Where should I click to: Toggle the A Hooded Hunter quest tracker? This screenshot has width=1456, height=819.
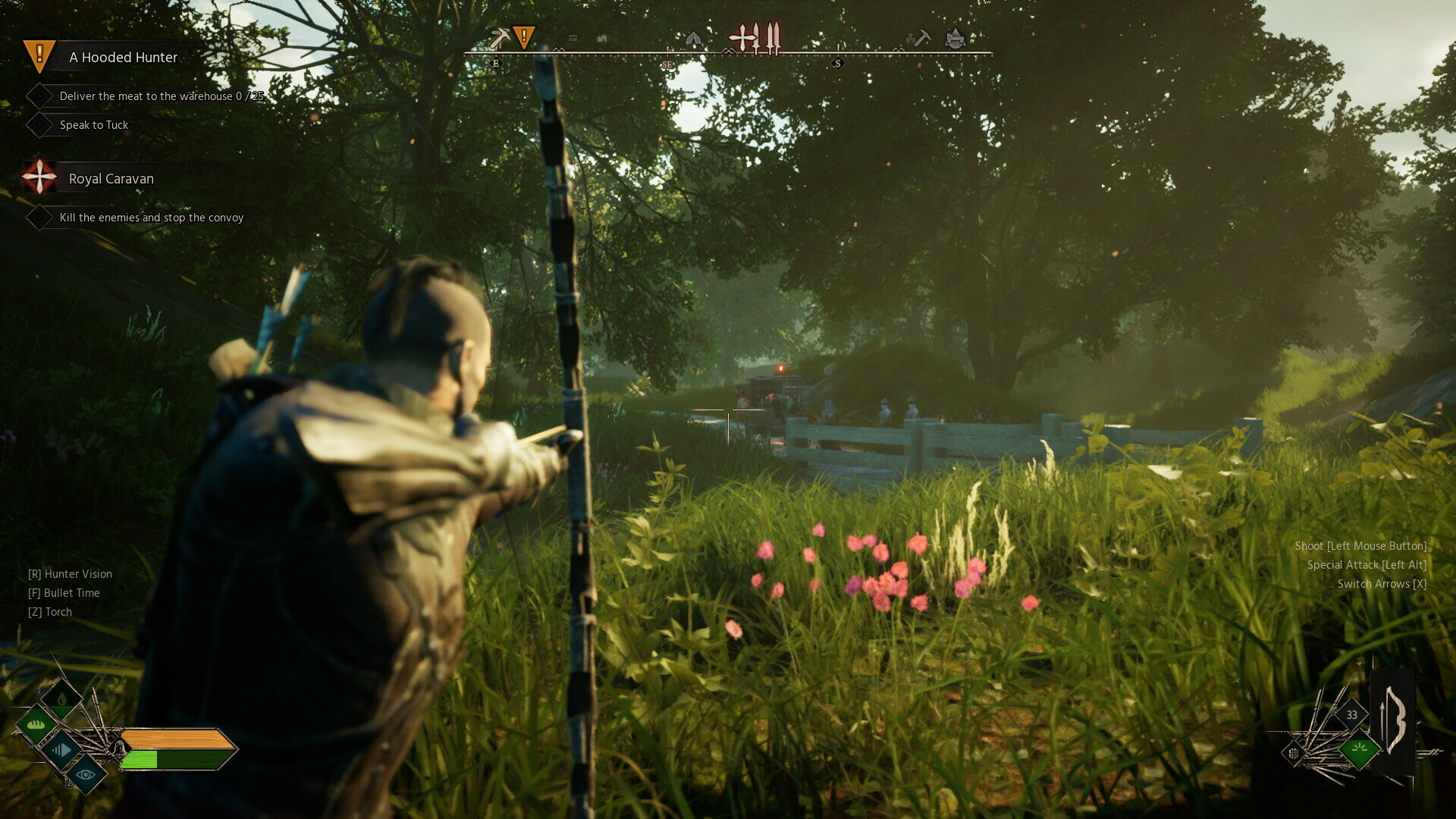click(122, 57)
